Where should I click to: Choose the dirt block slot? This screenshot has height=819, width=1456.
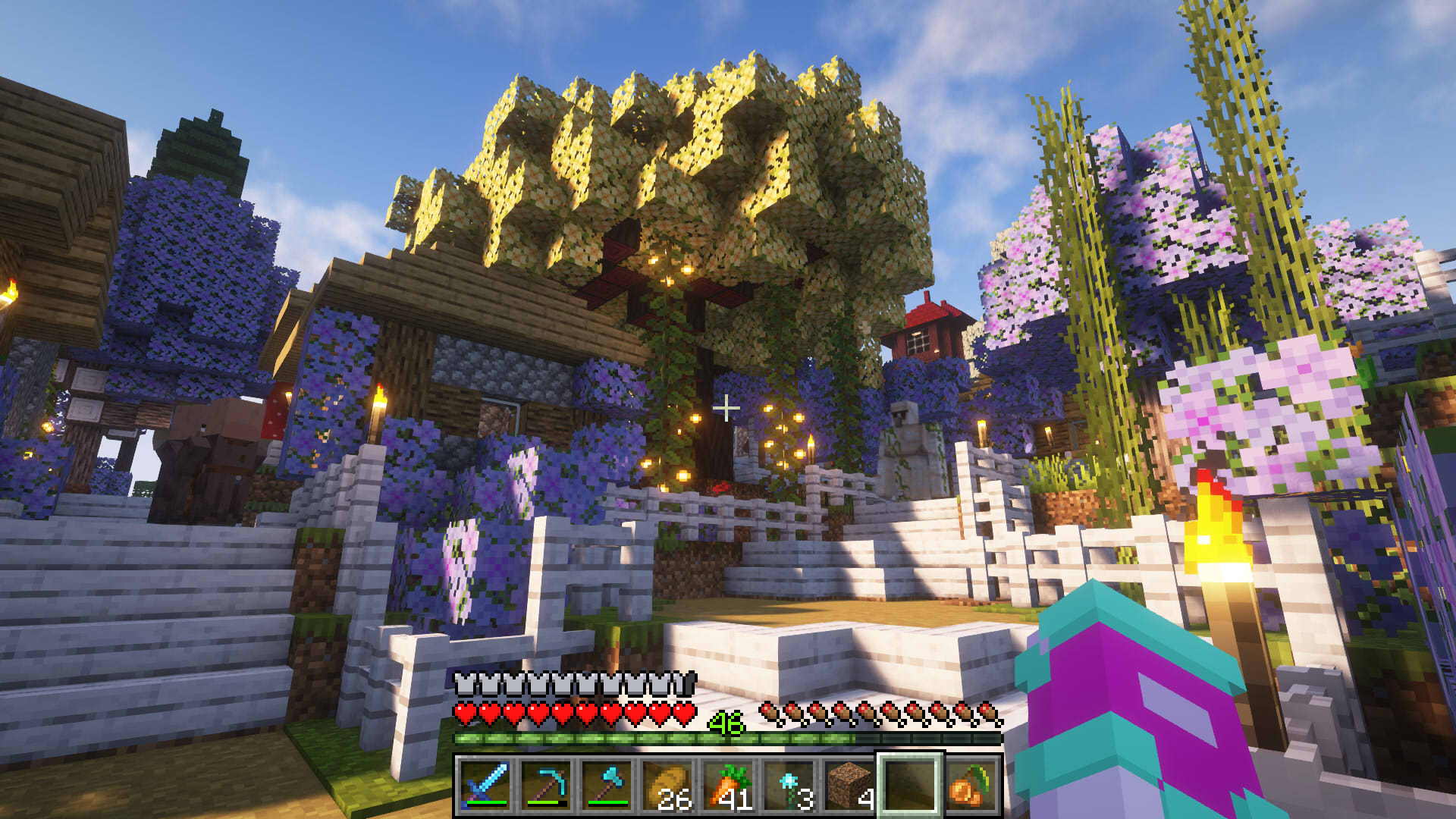[849, 785]
